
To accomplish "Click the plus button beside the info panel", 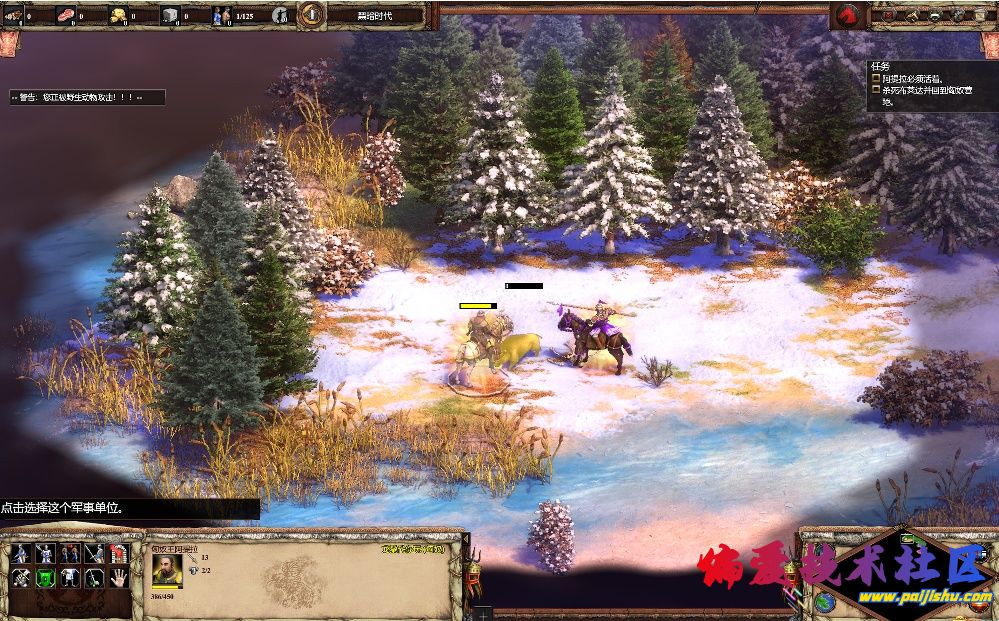I will [482, 612].
